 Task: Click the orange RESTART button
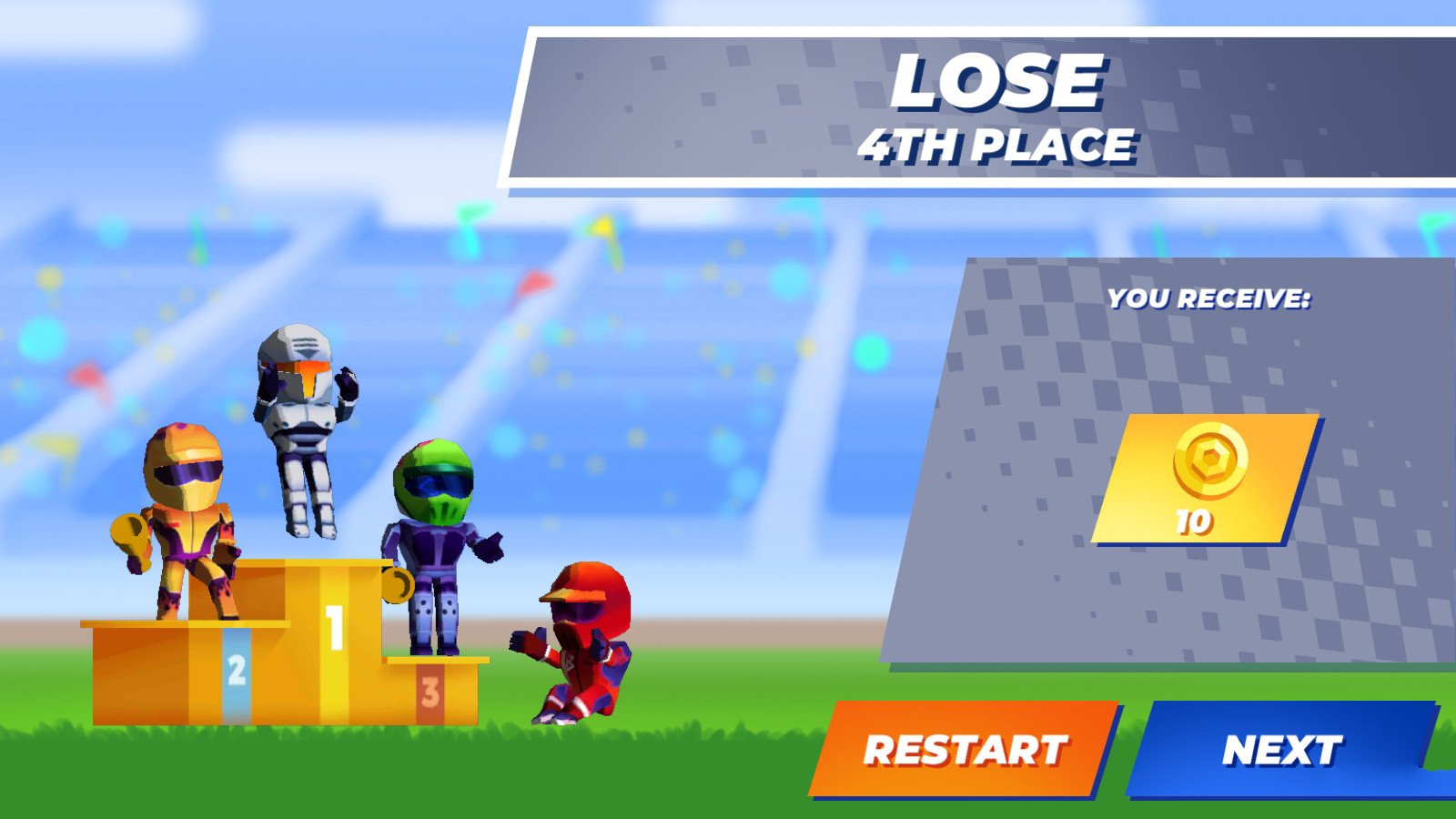(965, 750)
